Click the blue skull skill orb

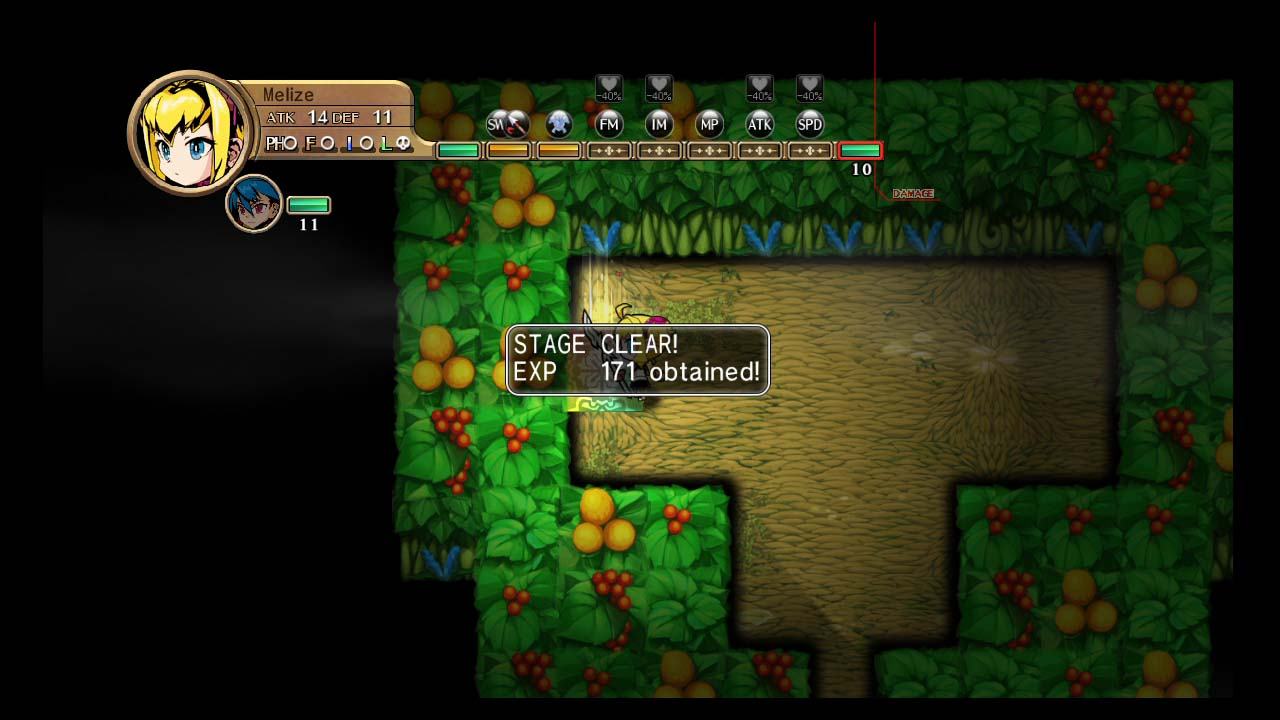tap(559, 125)
